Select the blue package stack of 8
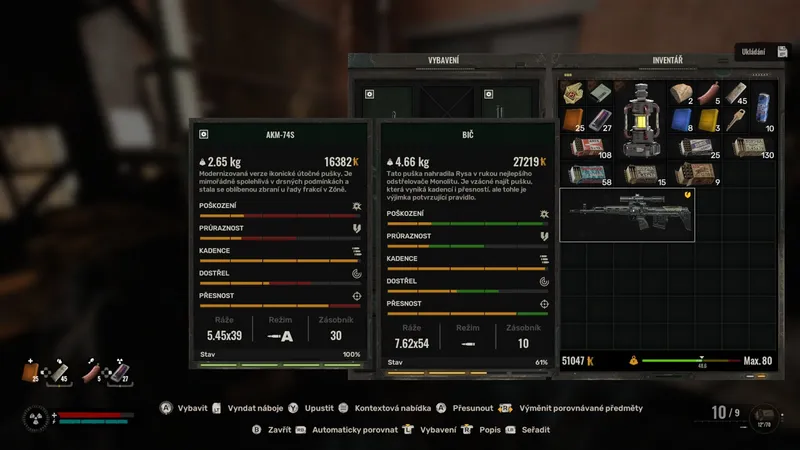Image resolution: width=800 pixels, height=450 pixels. tap(681, 119)
